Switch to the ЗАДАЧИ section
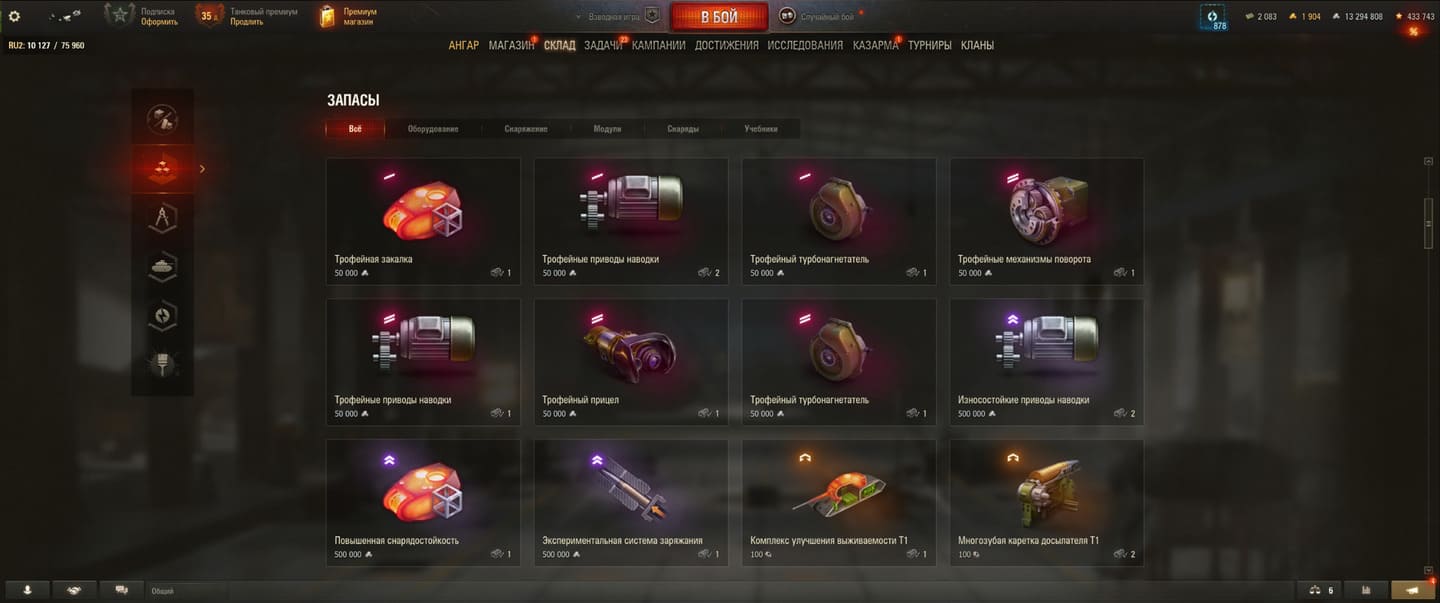Screen dimensions: 1440x603 [x=603, y=45]
